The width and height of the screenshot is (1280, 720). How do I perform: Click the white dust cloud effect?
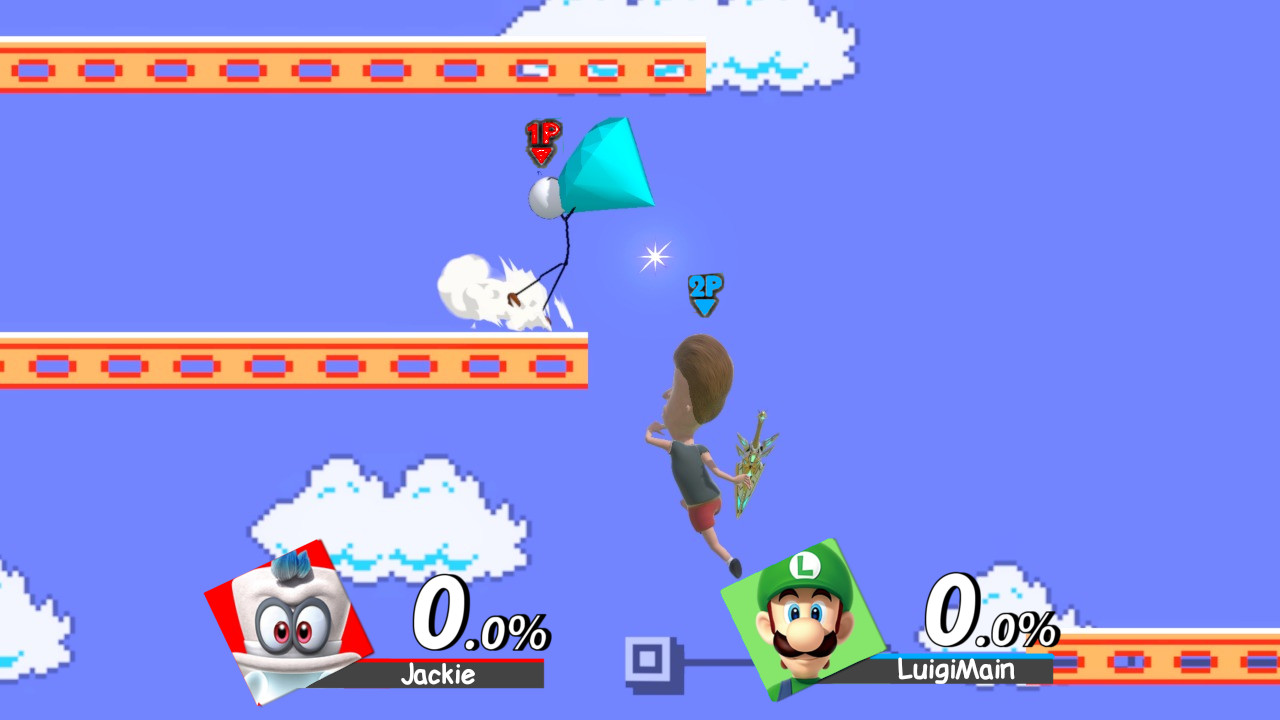point(490,290)
